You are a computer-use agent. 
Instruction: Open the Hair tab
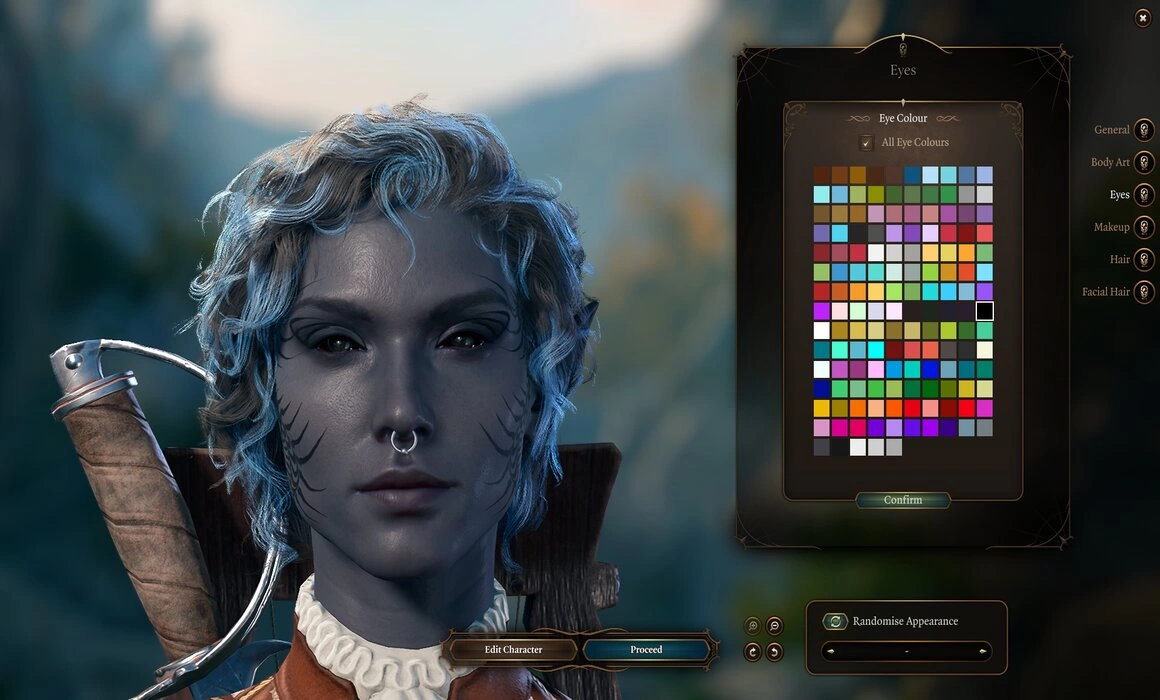pyautogui.click(x=1144, y=259)
